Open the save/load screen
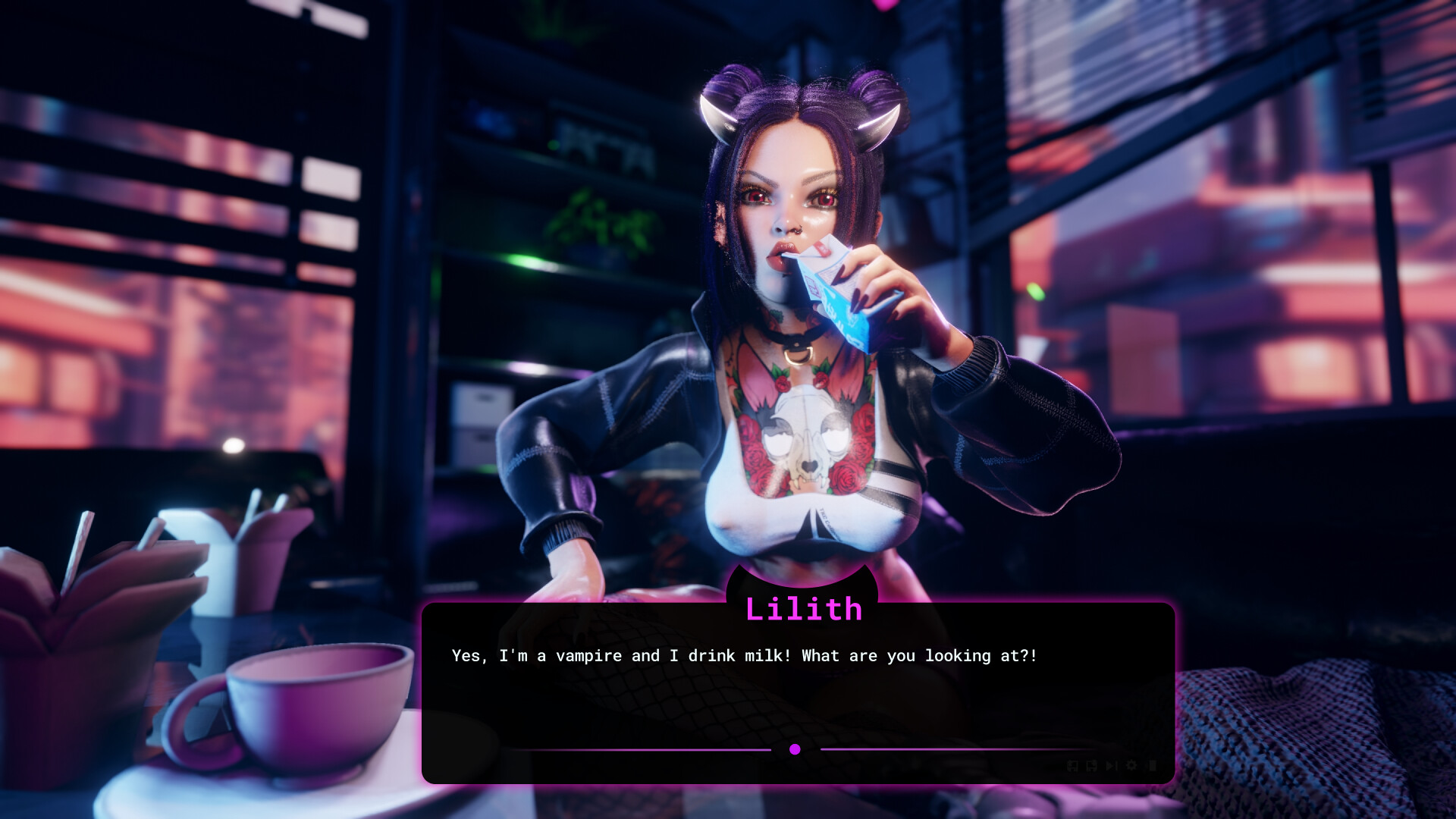The image size is (1456, 819). click(1072, 765)
